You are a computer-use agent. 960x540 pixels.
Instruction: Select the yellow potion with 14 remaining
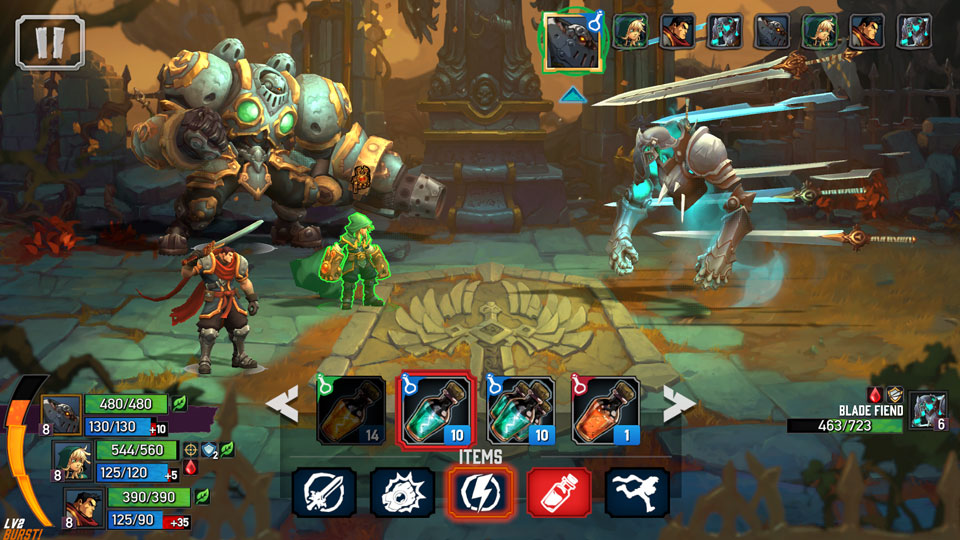pyautogui.click(x=351, y=410)
